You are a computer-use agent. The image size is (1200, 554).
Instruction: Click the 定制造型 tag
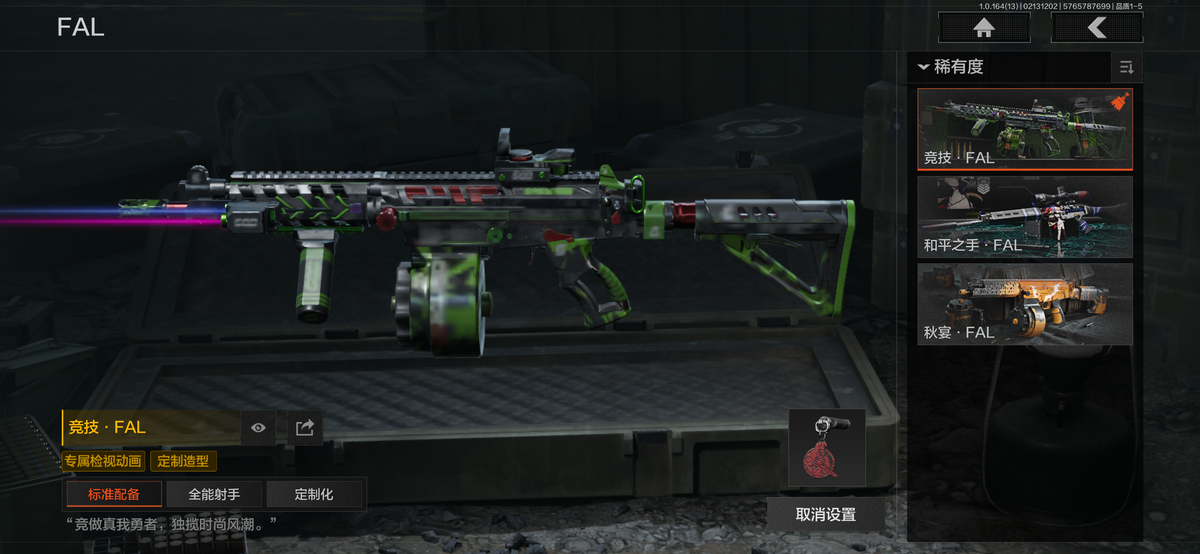click(x=182, y=461)
